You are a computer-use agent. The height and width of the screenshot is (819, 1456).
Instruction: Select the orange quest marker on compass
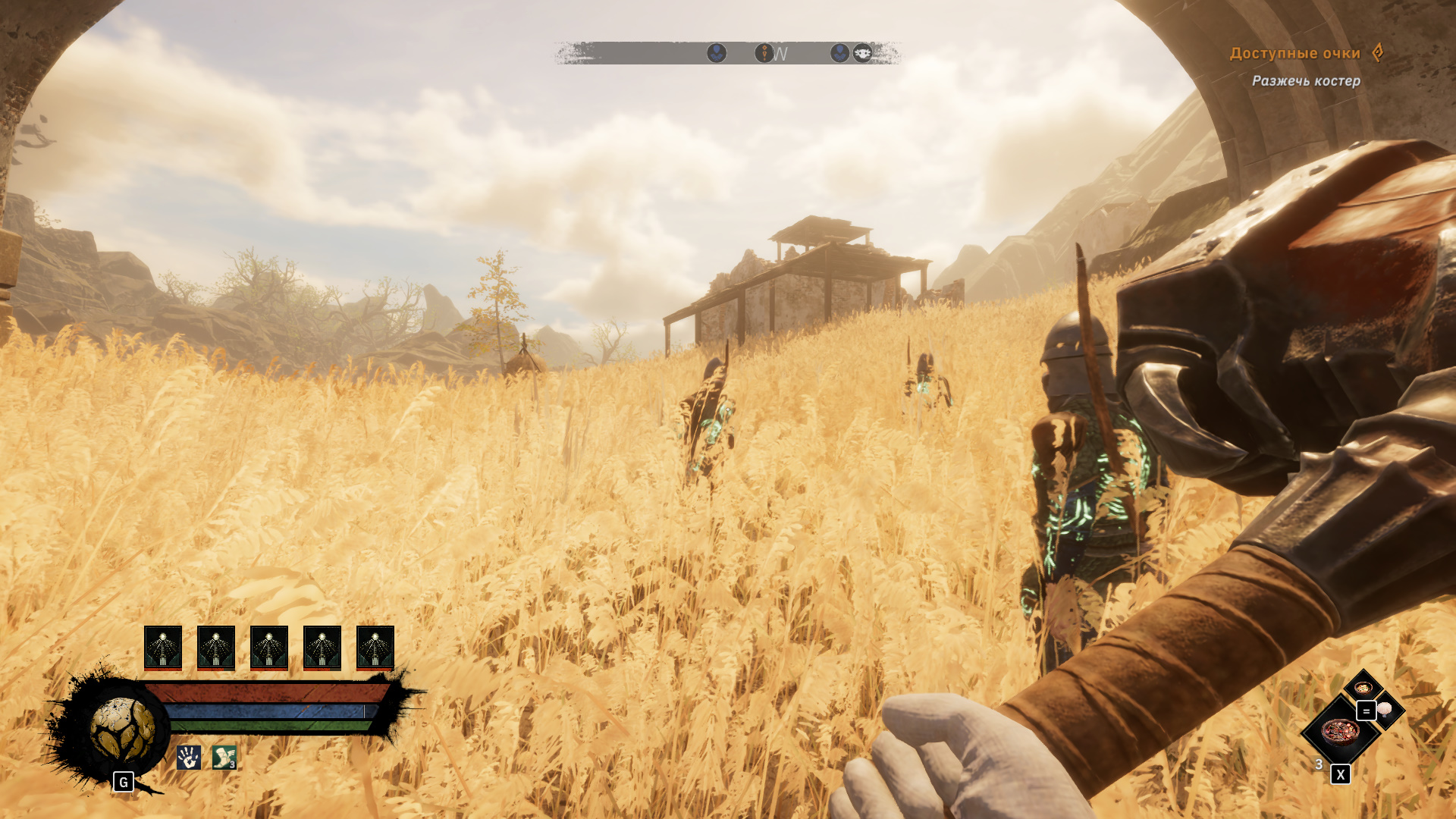[764, 53]
